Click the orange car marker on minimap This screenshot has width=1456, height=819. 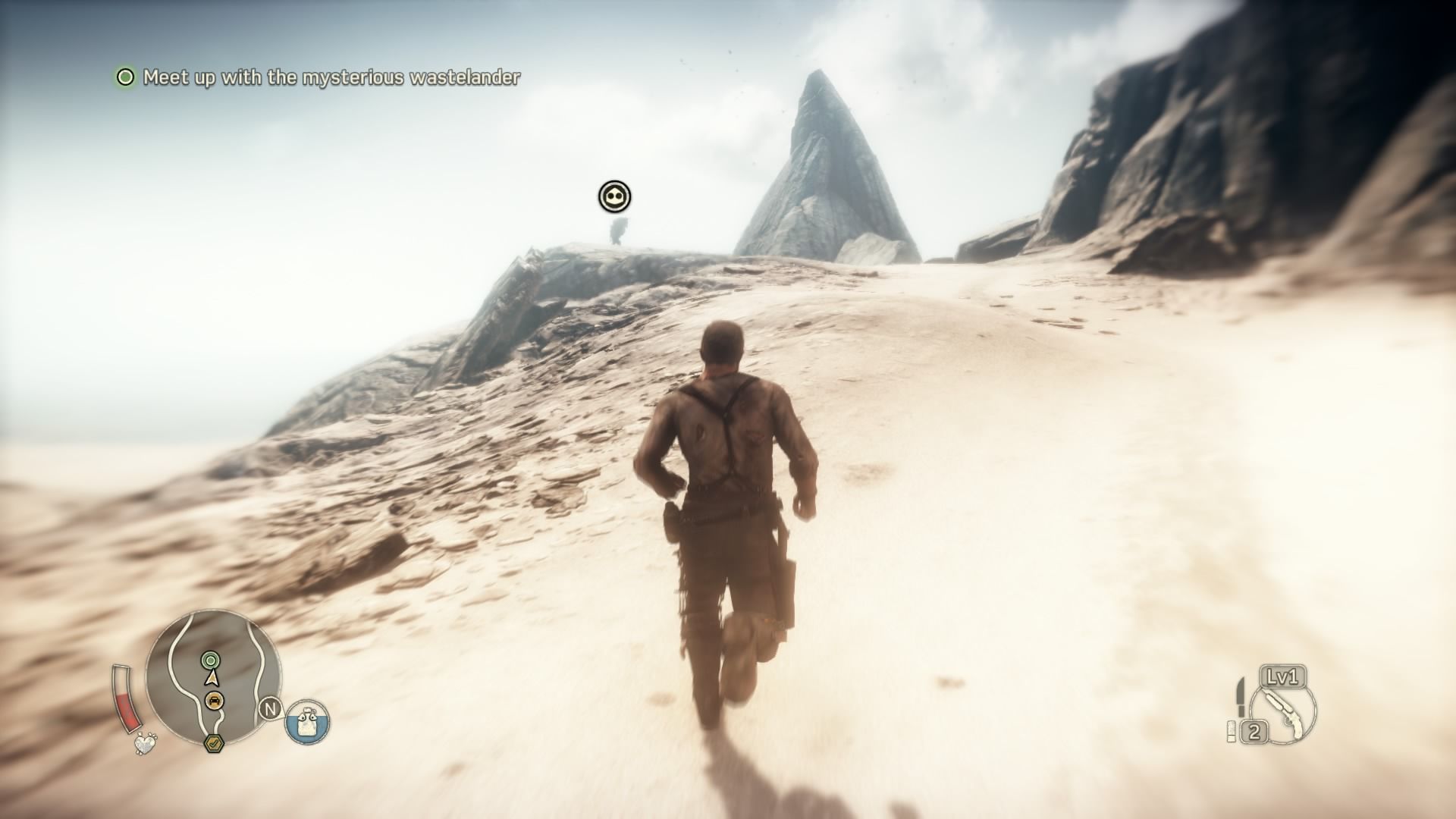coord(215,701)
